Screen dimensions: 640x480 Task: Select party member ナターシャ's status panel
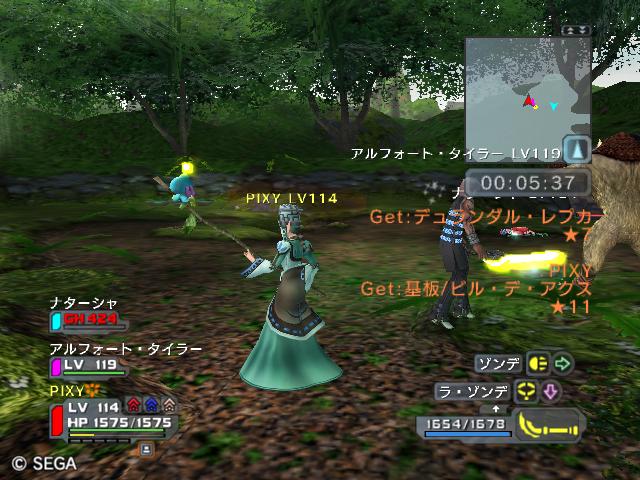88,320
